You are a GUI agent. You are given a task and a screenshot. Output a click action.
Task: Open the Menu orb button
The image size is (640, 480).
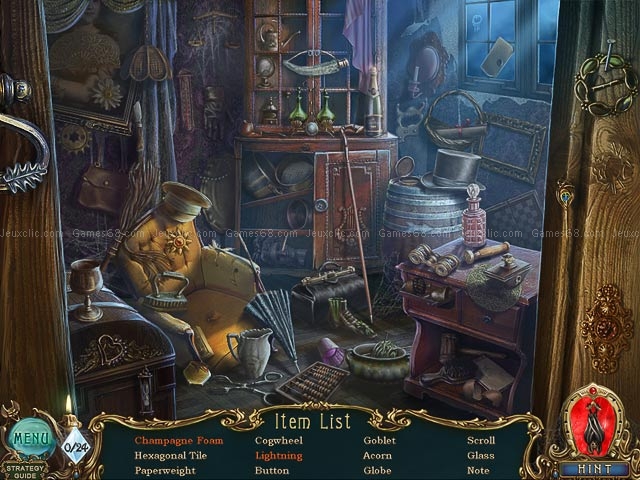pyautogui.click(x=31, y=437)
